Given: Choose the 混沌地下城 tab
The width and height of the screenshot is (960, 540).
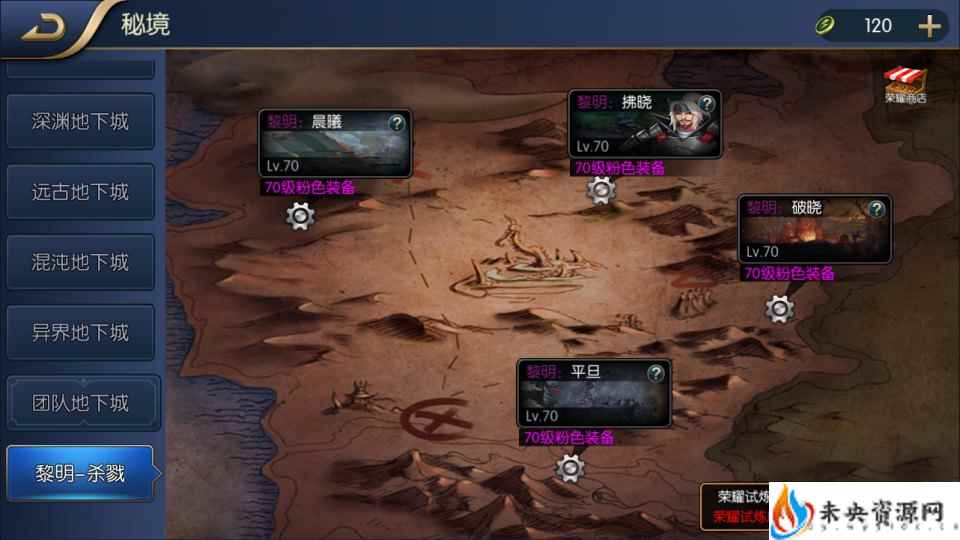Looking at the screenshot, I should pos(80,262).
